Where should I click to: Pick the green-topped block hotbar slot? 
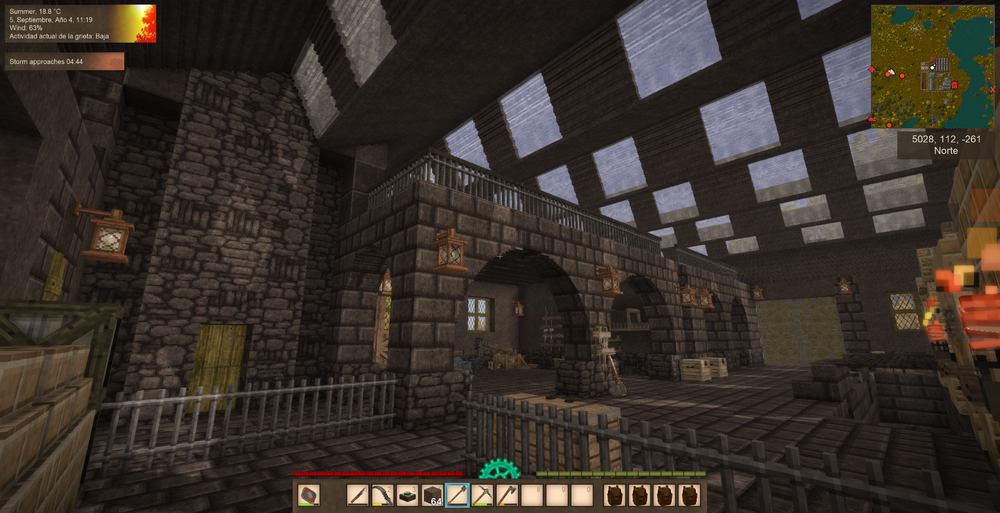pos(408,495)
